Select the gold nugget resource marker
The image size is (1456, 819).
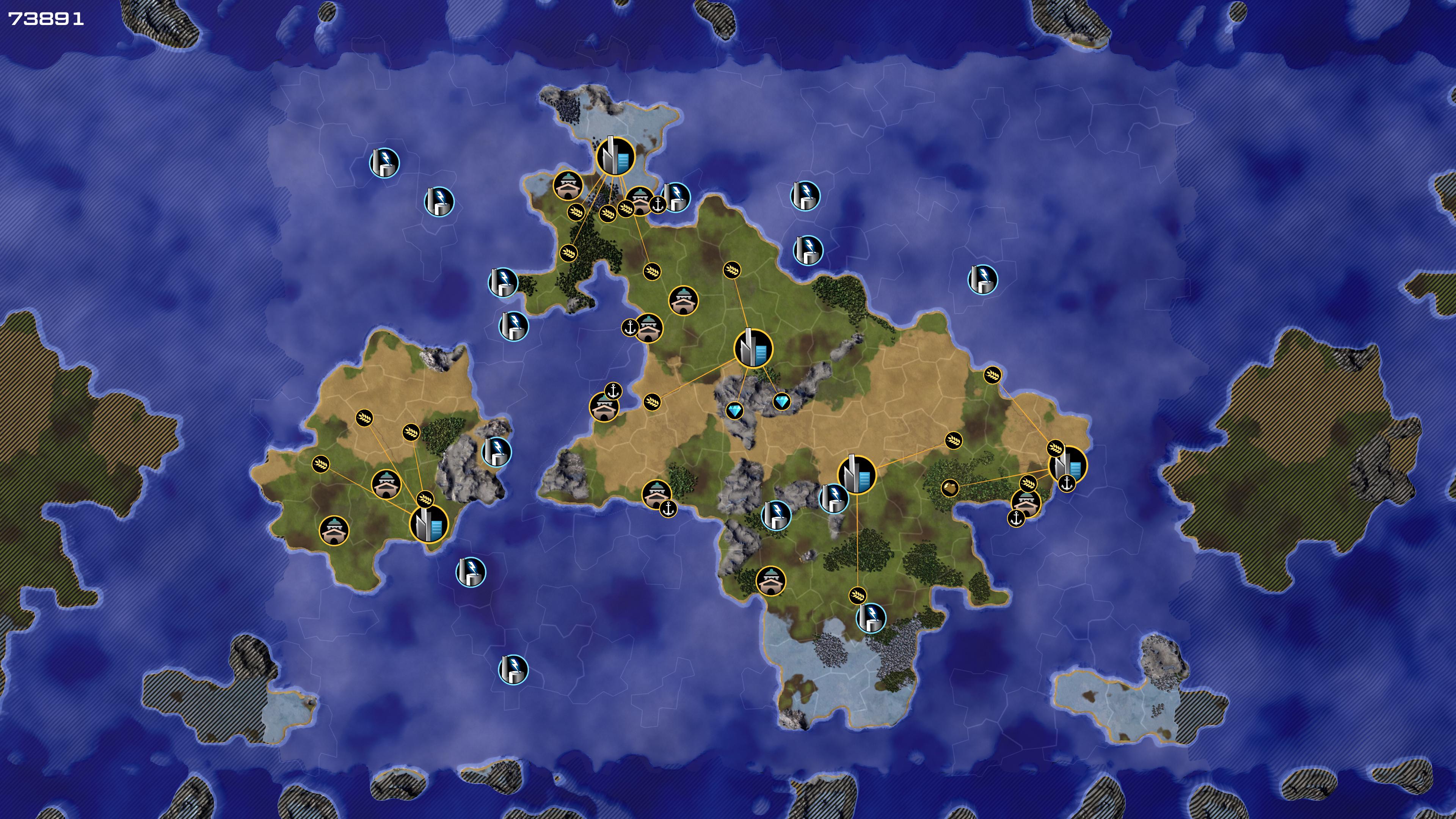pyautogui.click(x=950, y=487)
